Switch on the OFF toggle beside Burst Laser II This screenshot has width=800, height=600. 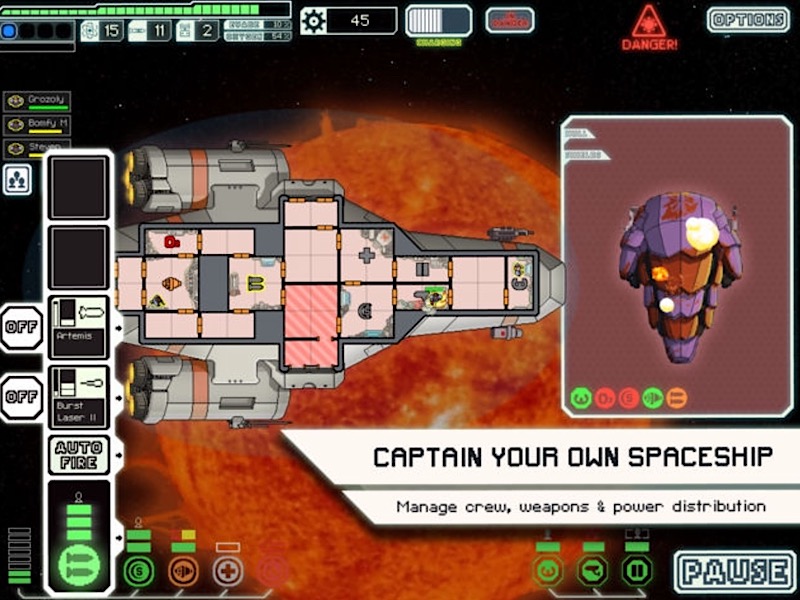pos(21,397)
